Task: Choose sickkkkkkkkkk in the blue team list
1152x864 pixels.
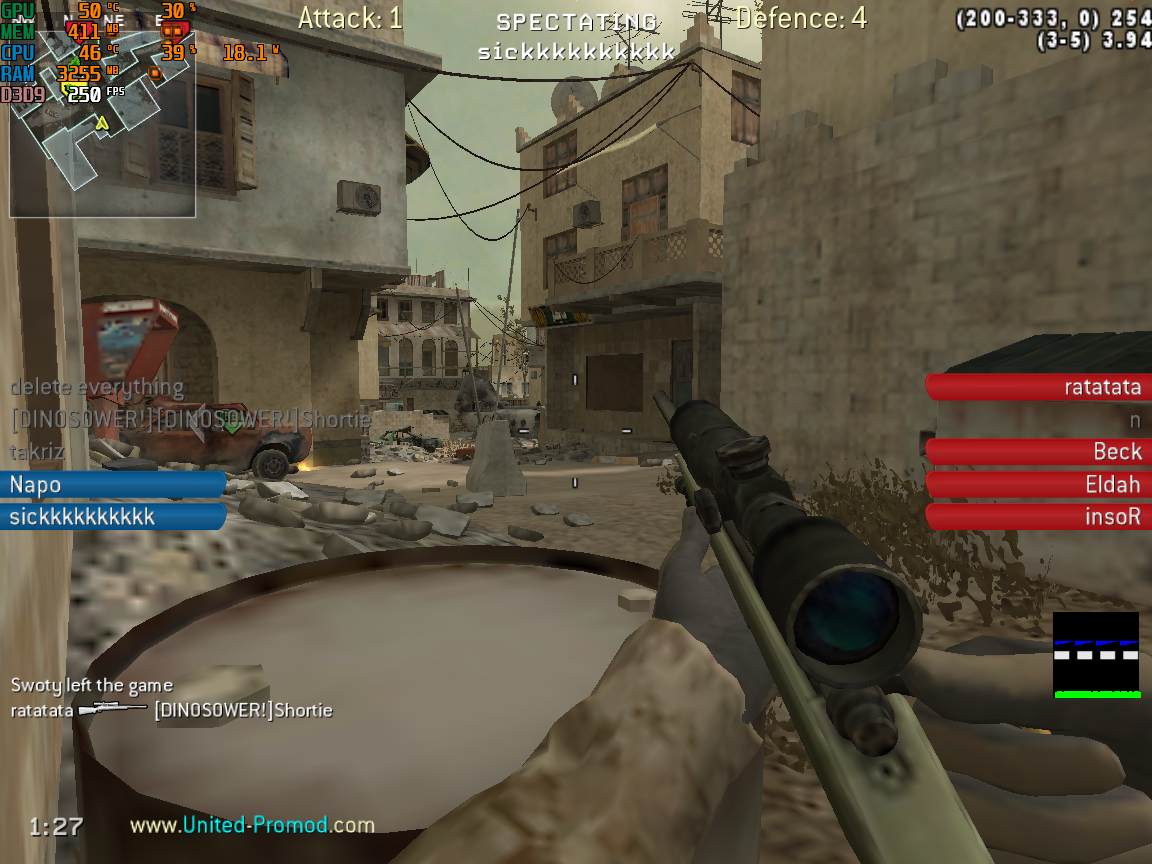Action: pos(112,517)
